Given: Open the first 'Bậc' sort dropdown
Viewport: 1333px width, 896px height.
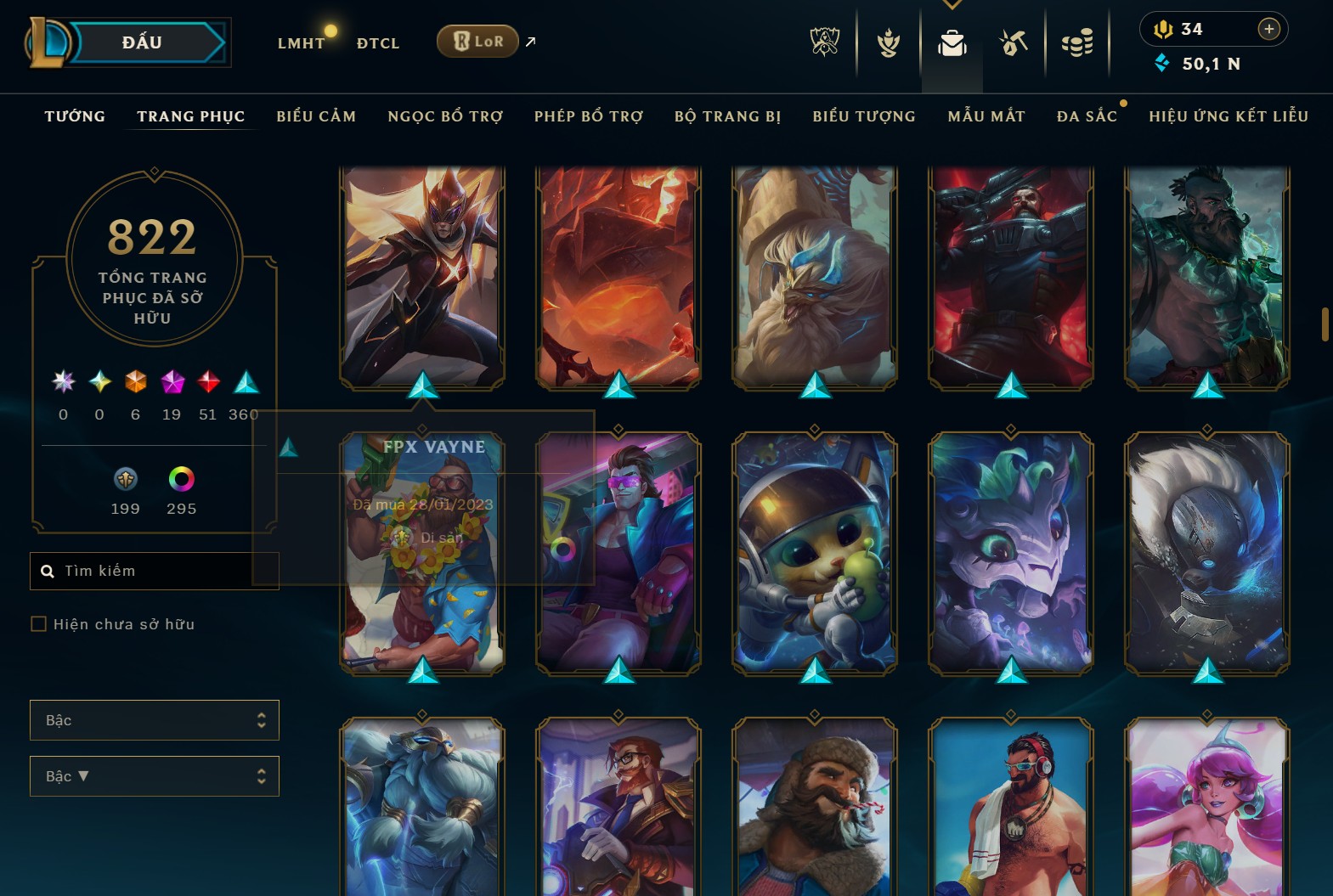Looking at the screenshot, I should coord(154,719).
